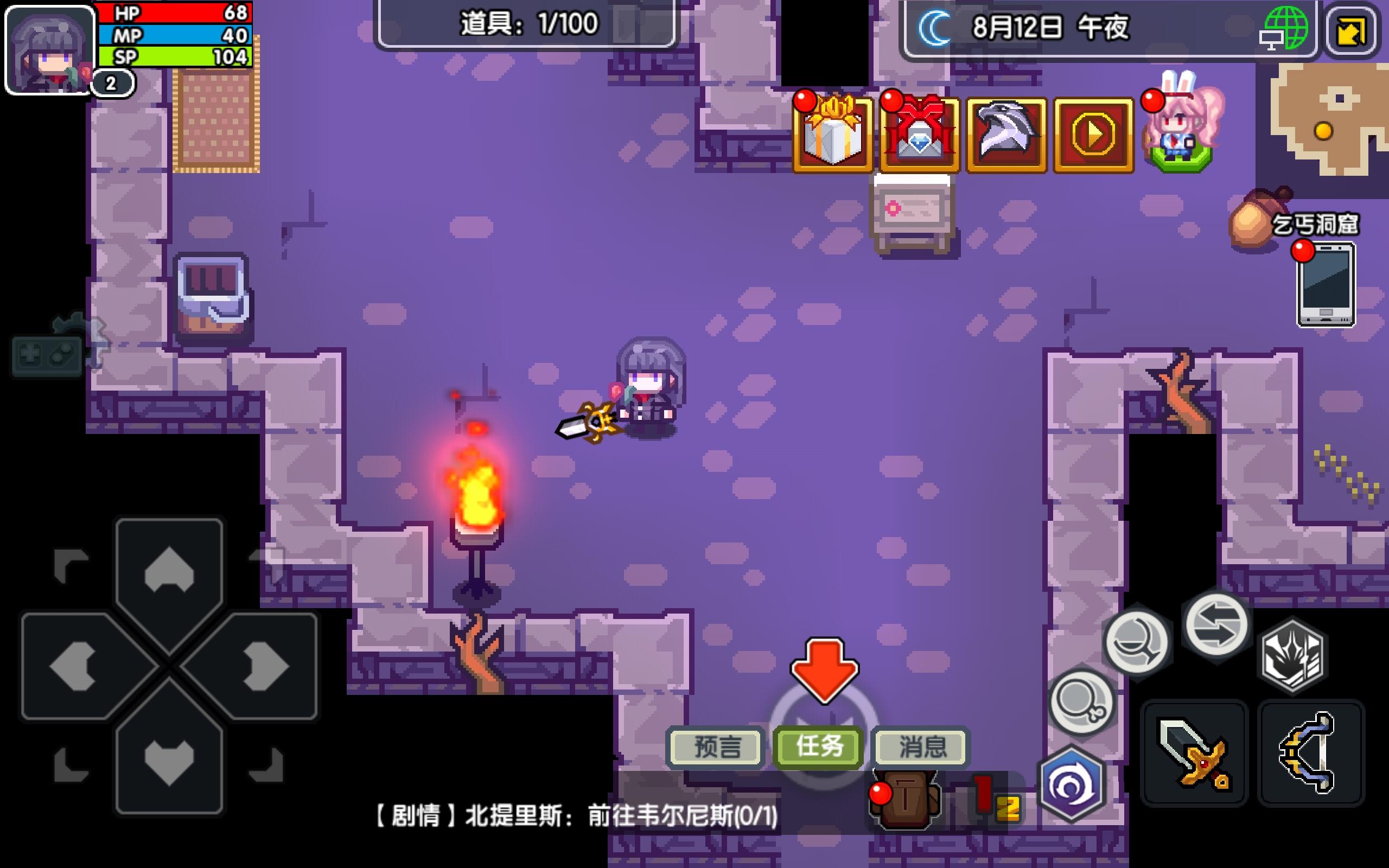The height and width of the screenshot is (868, 1389).
Task: Open the white gift box rewards icon
Action: 833,133
